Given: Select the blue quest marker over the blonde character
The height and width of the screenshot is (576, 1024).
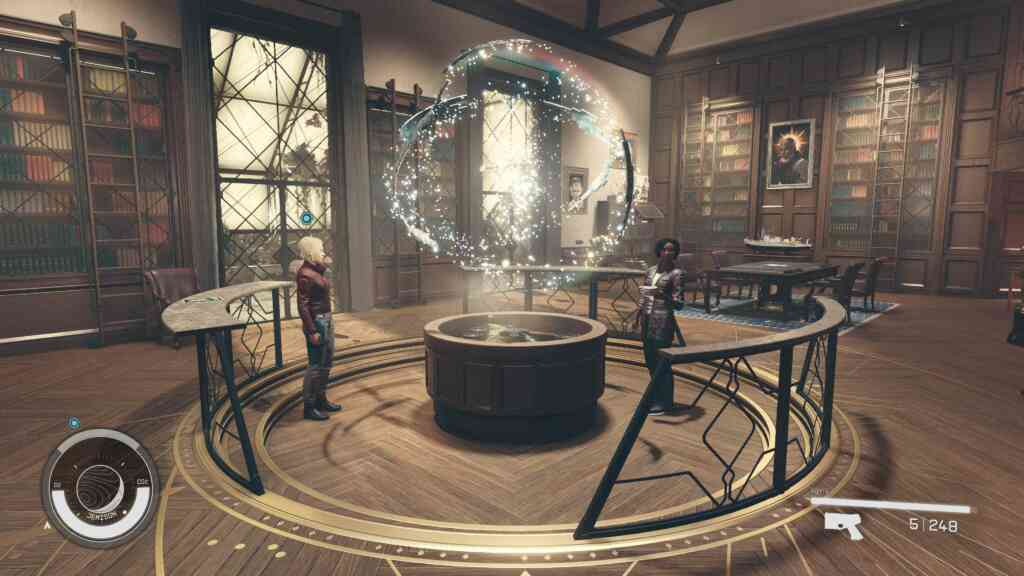Looking at the screenshot, I should tap(306, 218).
